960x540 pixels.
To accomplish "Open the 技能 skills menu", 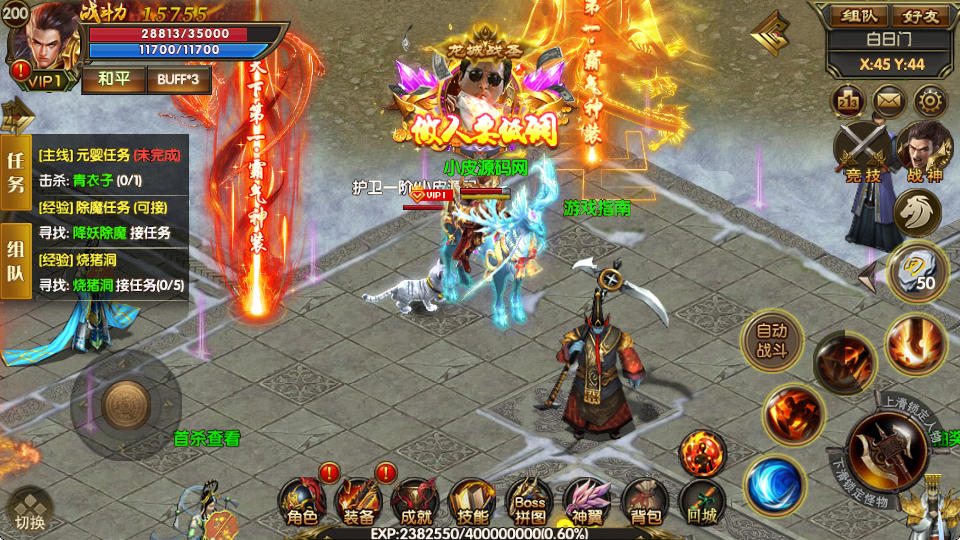I will [472, 500].
